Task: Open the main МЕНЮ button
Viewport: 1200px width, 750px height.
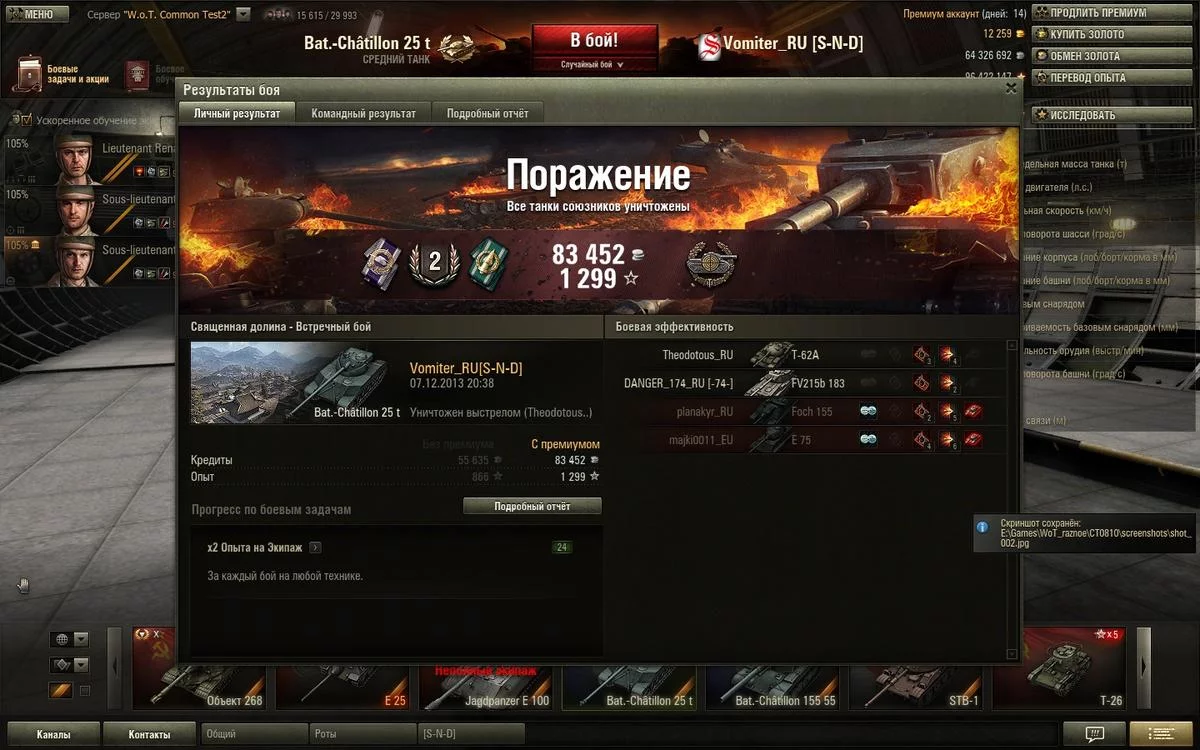Action: point(36,15)
